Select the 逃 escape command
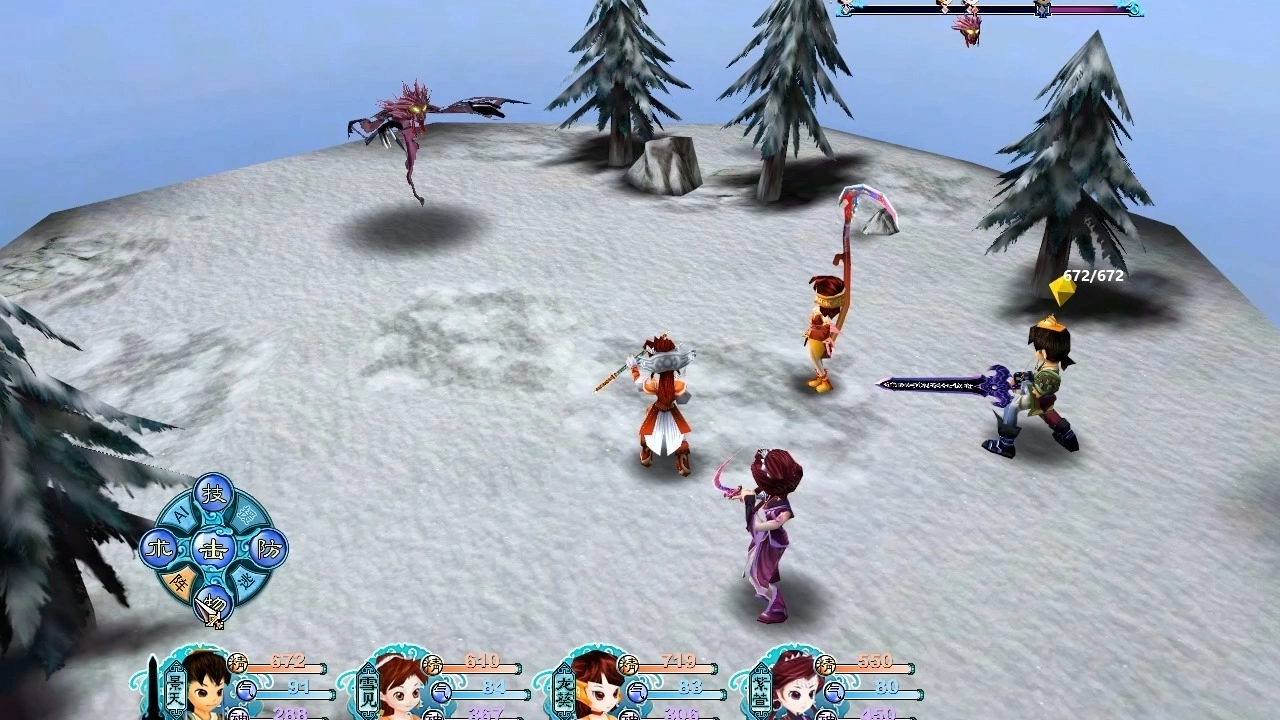1280x720 pixels. [246, 581]
